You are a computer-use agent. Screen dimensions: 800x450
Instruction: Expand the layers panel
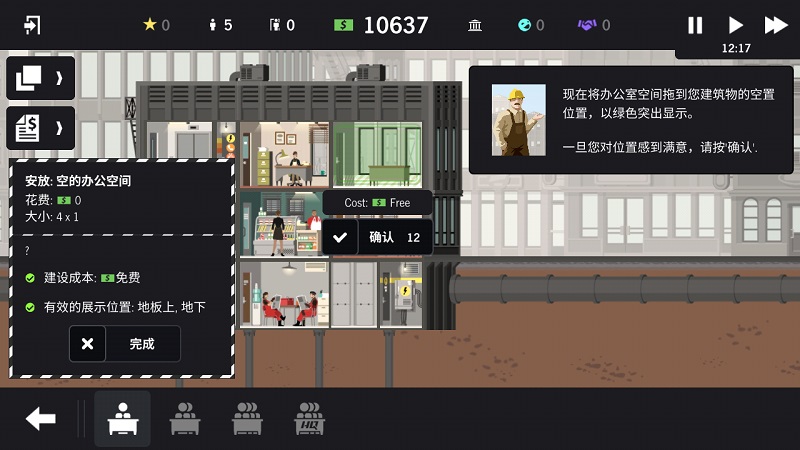pyautogui.click(x=41, y=78)
